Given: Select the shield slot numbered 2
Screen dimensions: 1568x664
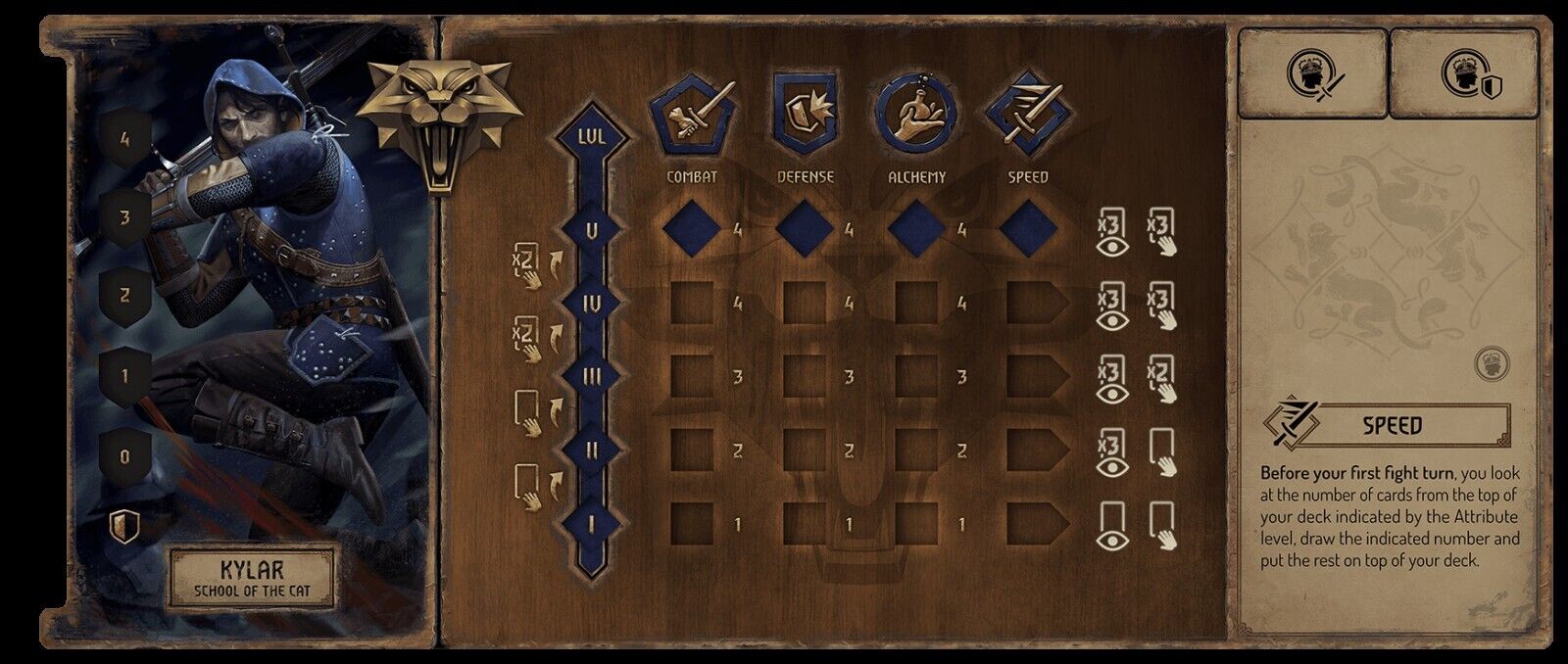Looking at the screenshot, I should click(124, 296).
